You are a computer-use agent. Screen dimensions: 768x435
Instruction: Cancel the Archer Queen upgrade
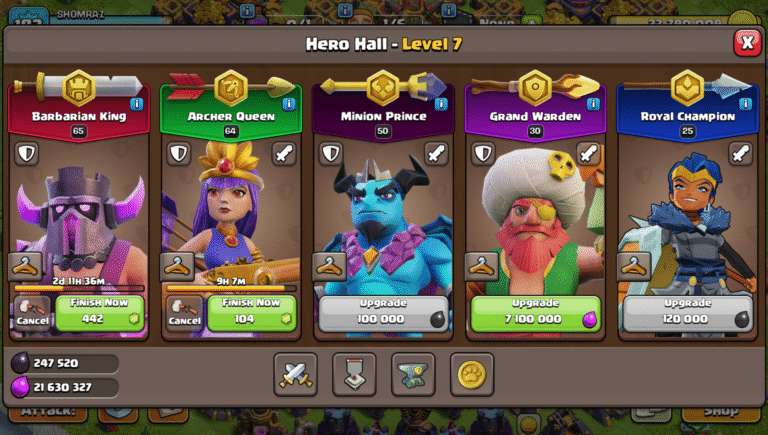(184, 312)
